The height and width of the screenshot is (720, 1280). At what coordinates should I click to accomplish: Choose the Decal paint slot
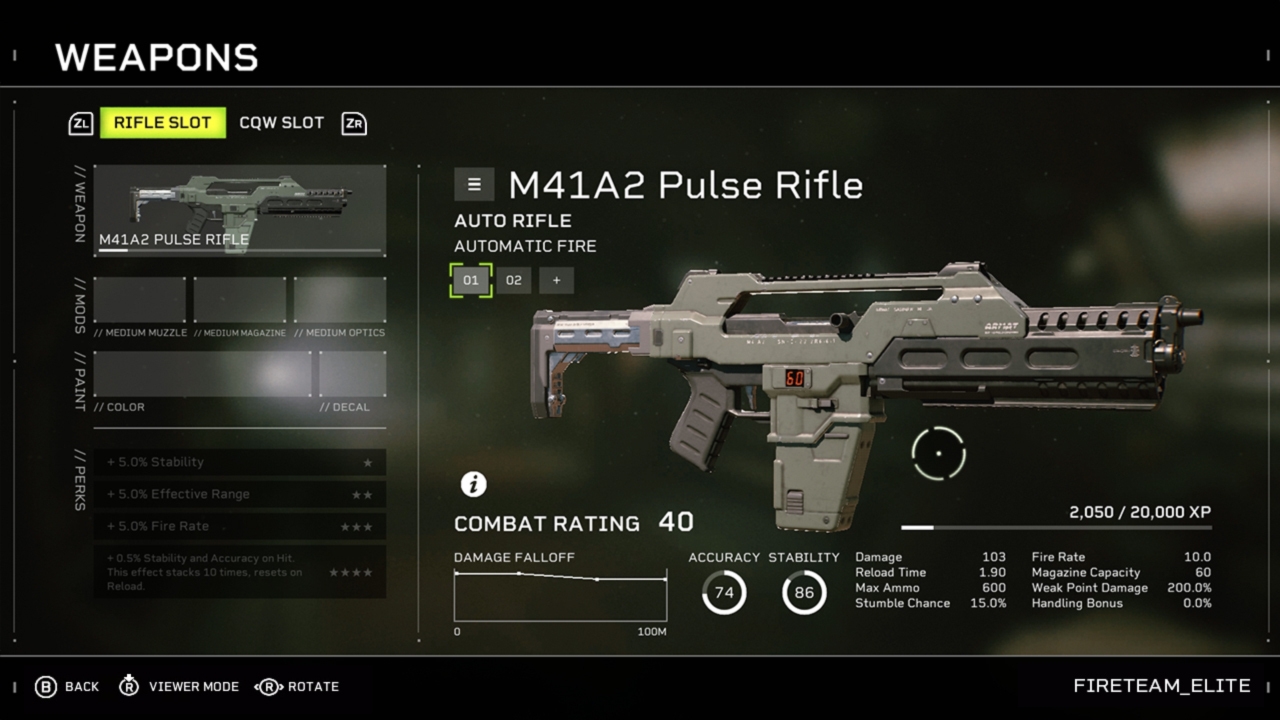352,374
